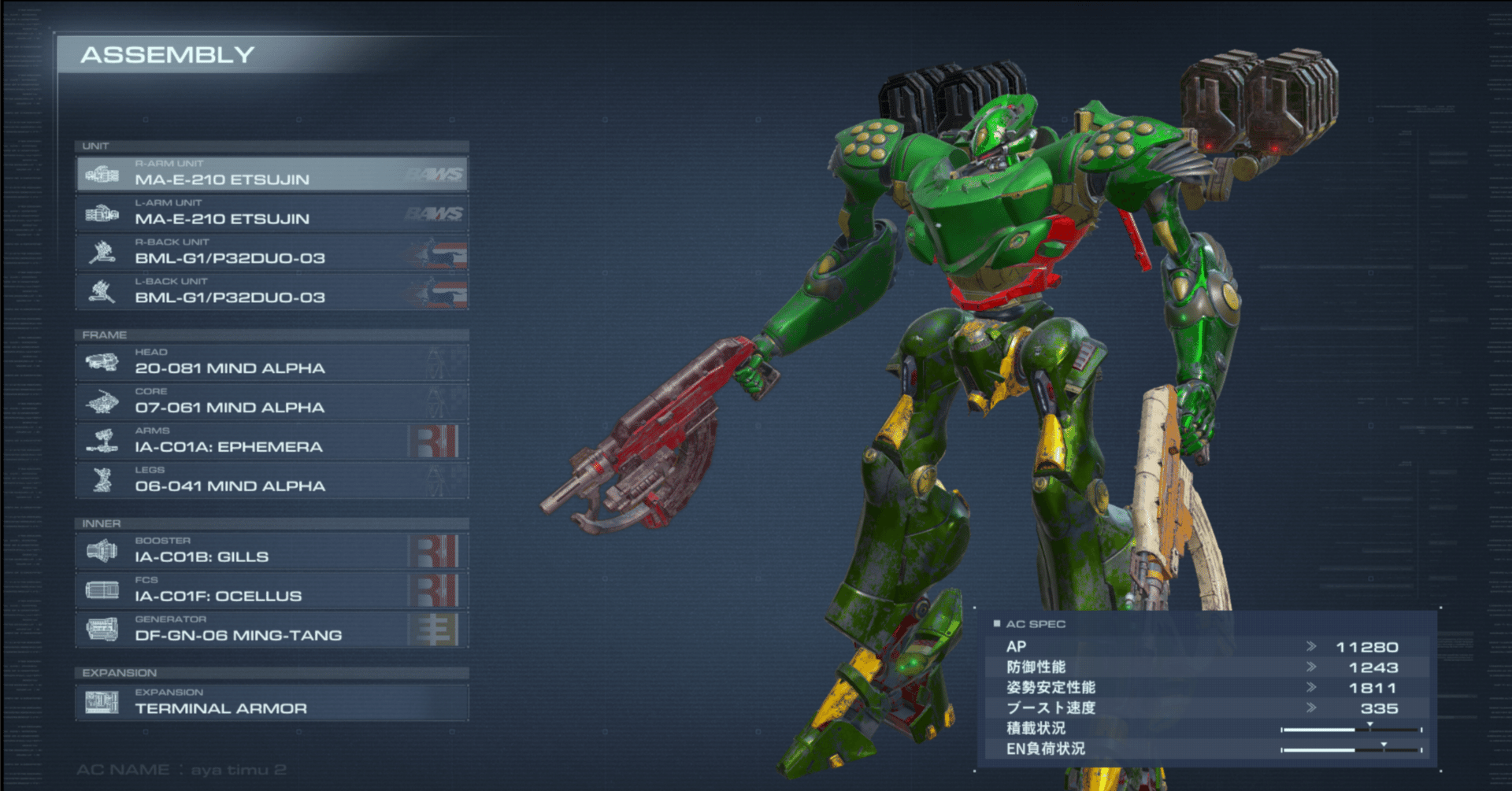Select the EXPANSION TERMINAL ARMOR slot
Image resolution: width=1512 pixels, height=791 pixels.
(272, 702)
